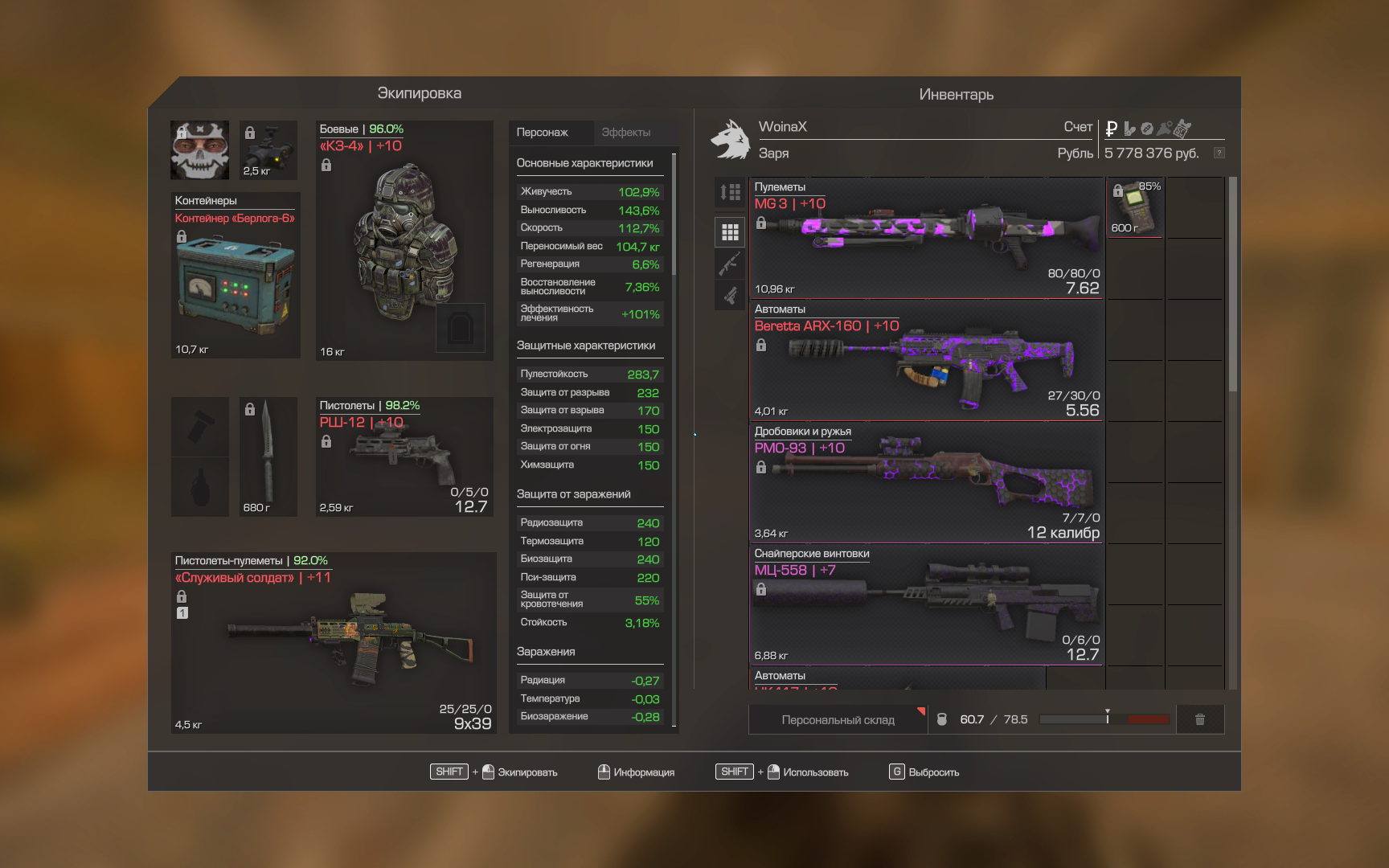Click the equipped КЗ-4 armor suit
The image size is (1389, 868).
[404, 240]
